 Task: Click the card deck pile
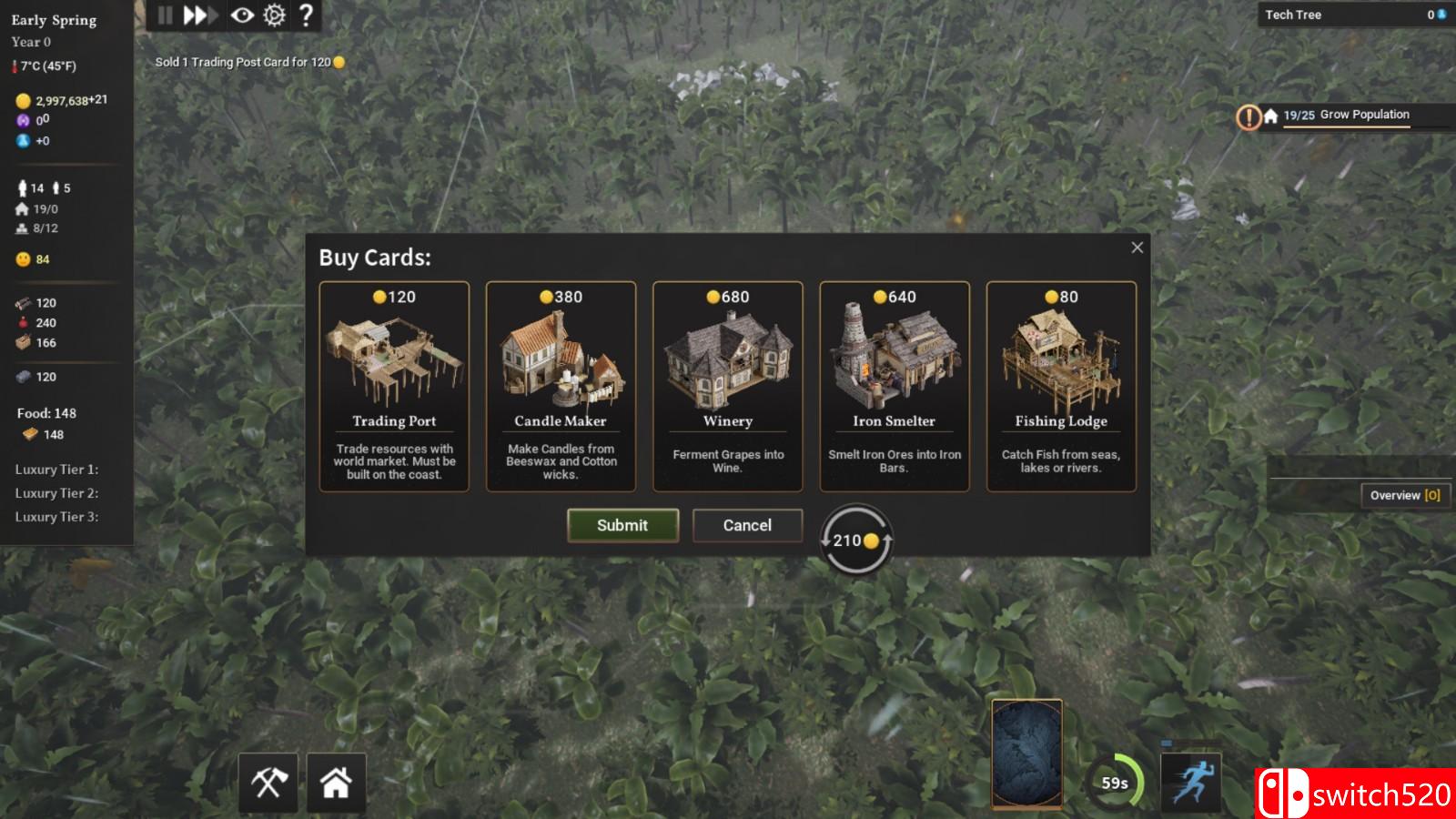tap(1026, 753)
